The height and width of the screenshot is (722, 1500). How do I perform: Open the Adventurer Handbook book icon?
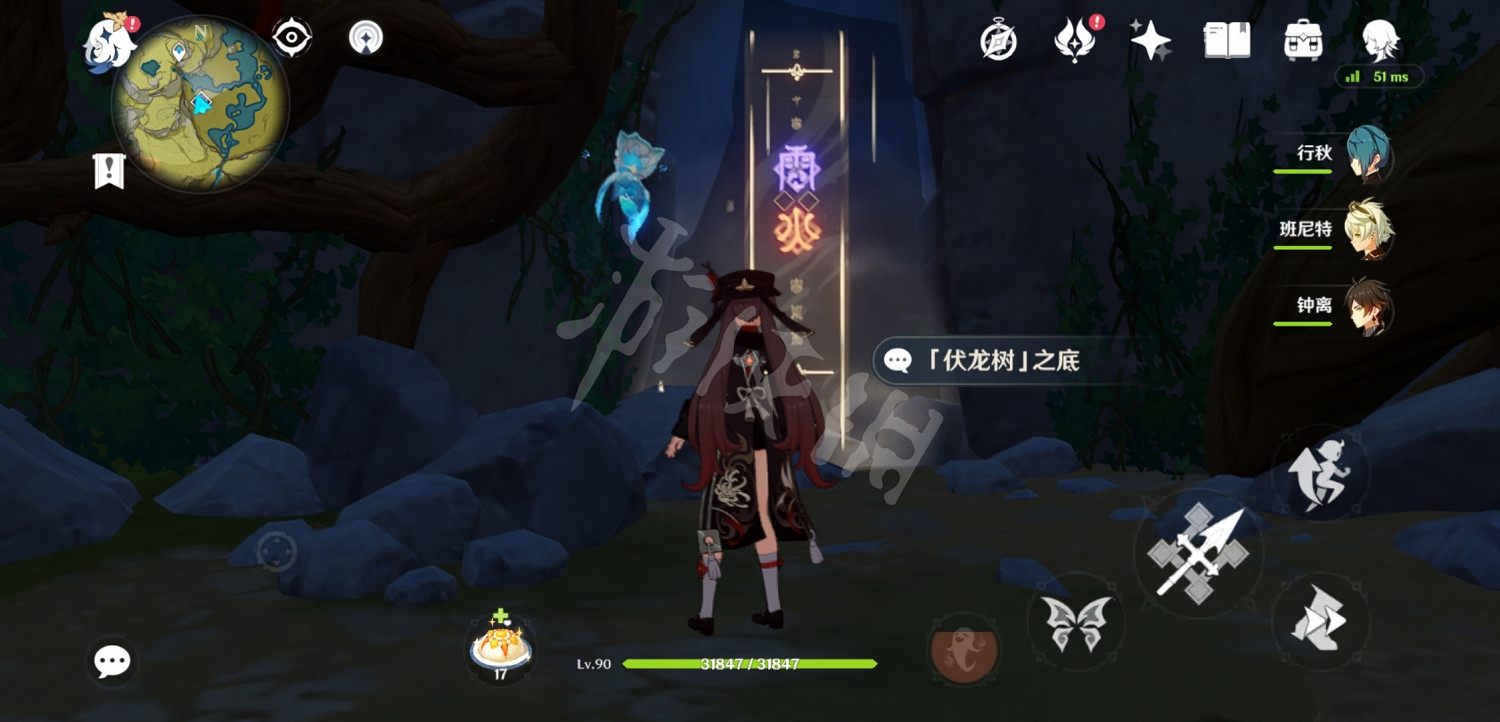click(1229, 40)
